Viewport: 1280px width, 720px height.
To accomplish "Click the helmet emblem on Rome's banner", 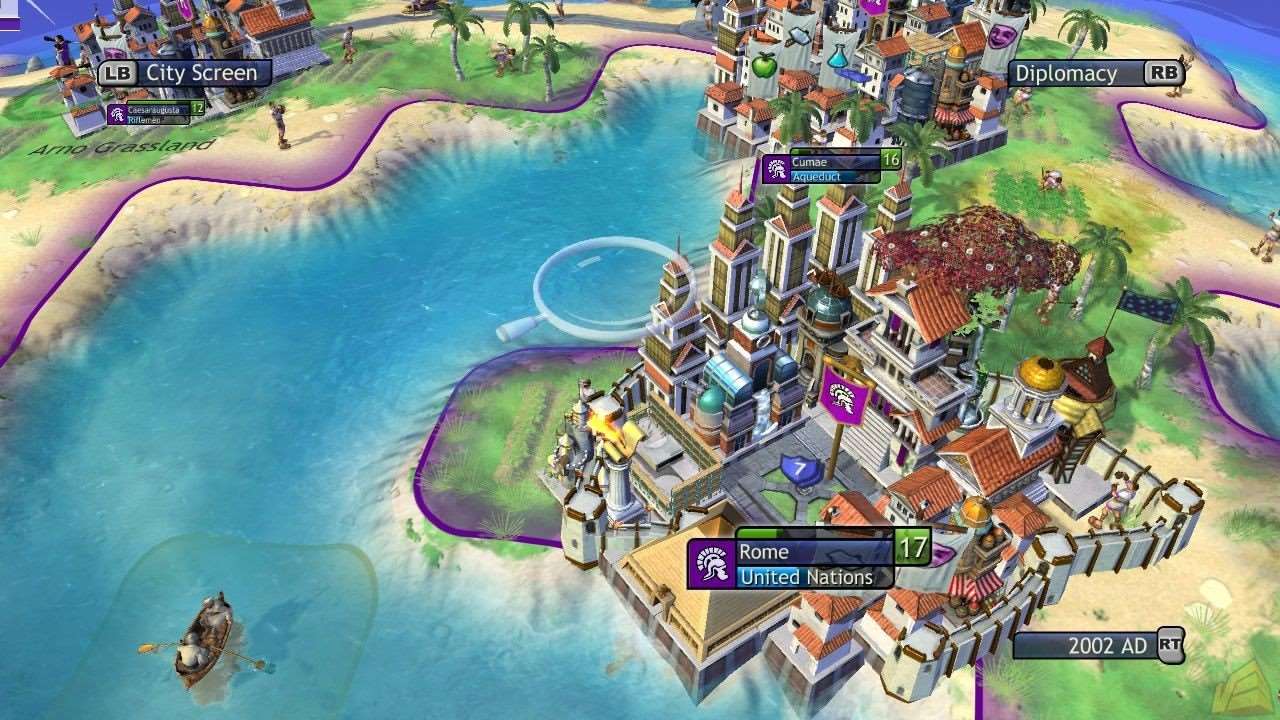I will pyautogui.click(x=712, y=563).
